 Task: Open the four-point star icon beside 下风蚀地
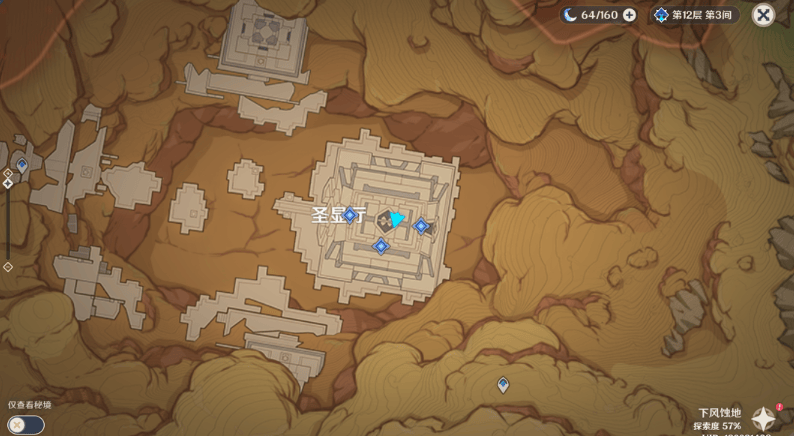[x=765, y=419]
